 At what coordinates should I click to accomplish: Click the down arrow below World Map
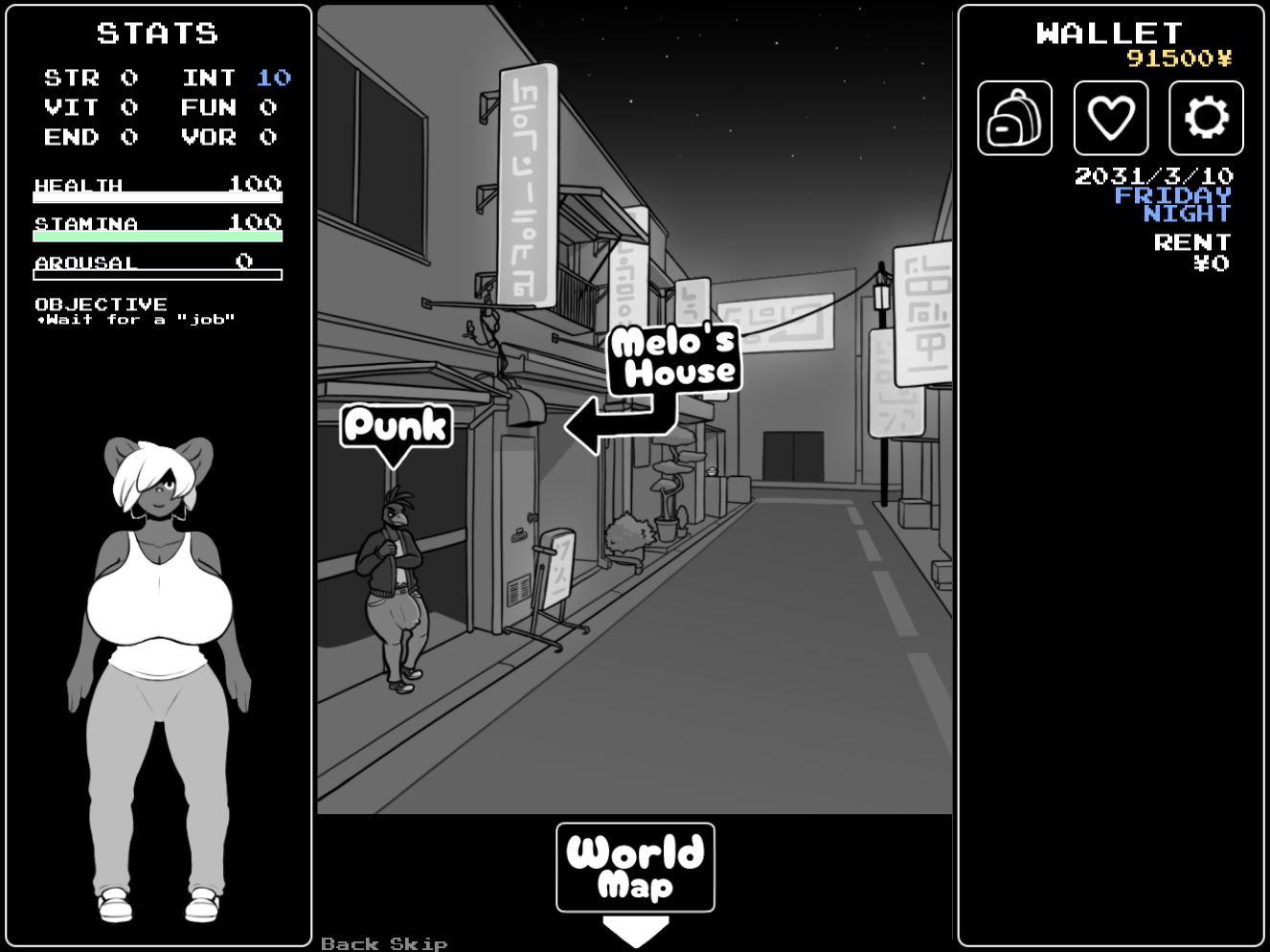coord(634,928)
